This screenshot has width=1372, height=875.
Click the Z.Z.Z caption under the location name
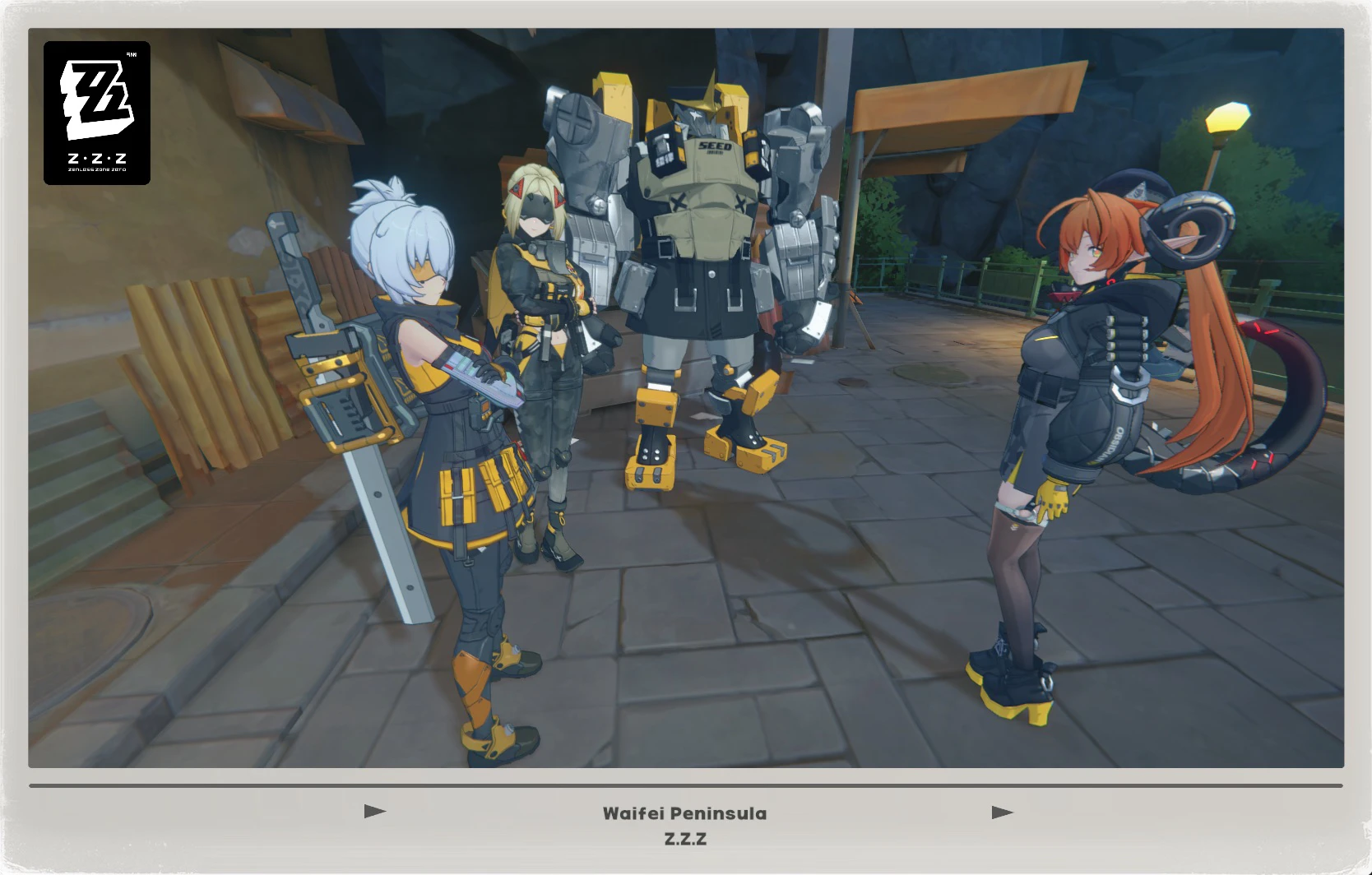click(x=685, y=840)
